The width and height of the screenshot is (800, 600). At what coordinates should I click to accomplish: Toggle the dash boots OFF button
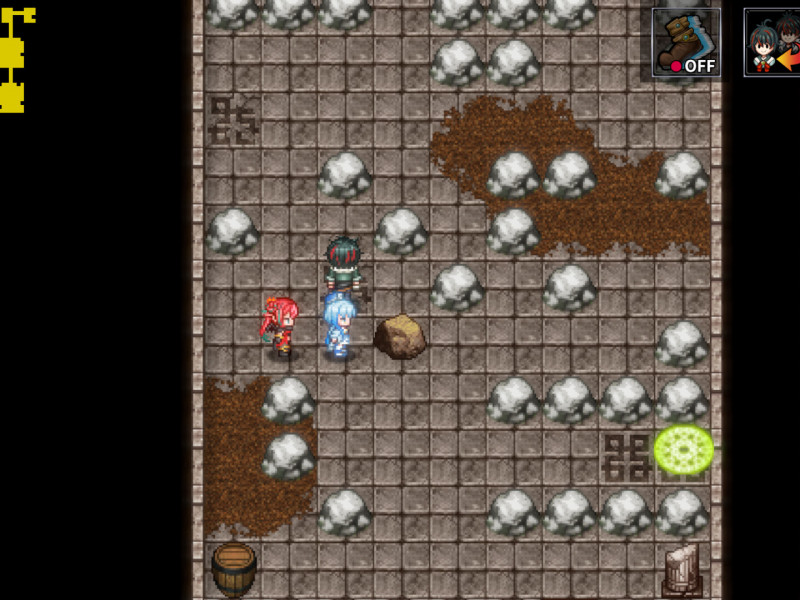(686, 43)
